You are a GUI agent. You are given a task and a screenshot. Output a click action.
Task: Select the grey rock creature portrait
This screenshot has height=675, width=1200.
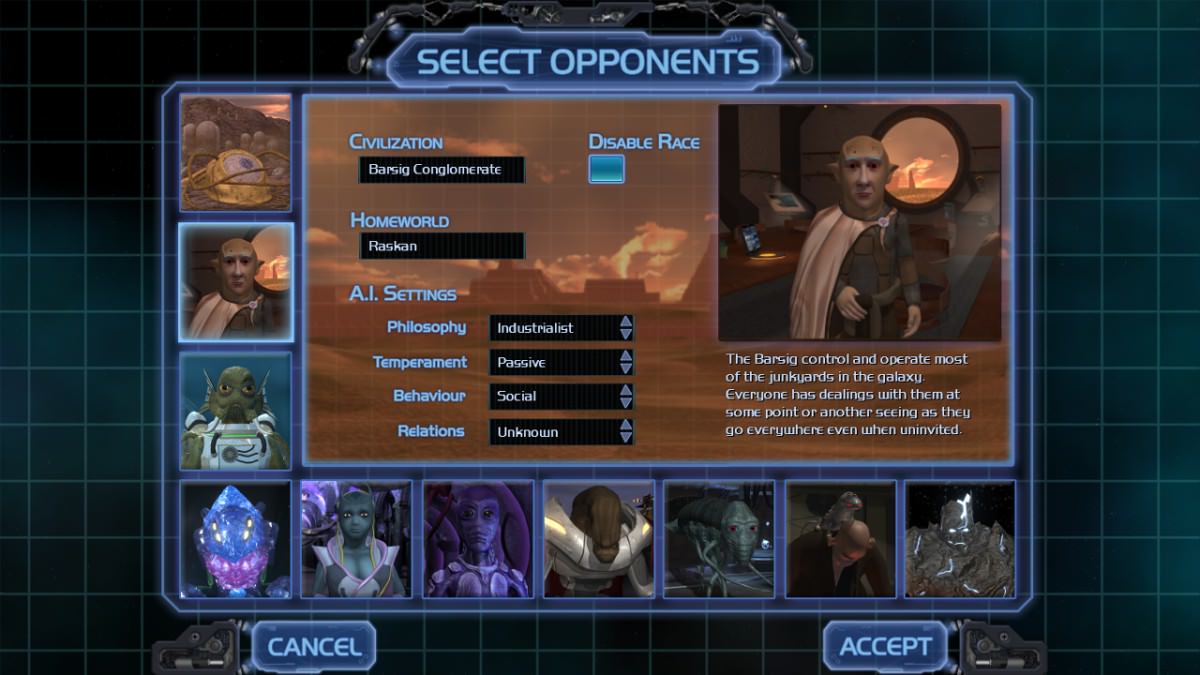(960, 539)
